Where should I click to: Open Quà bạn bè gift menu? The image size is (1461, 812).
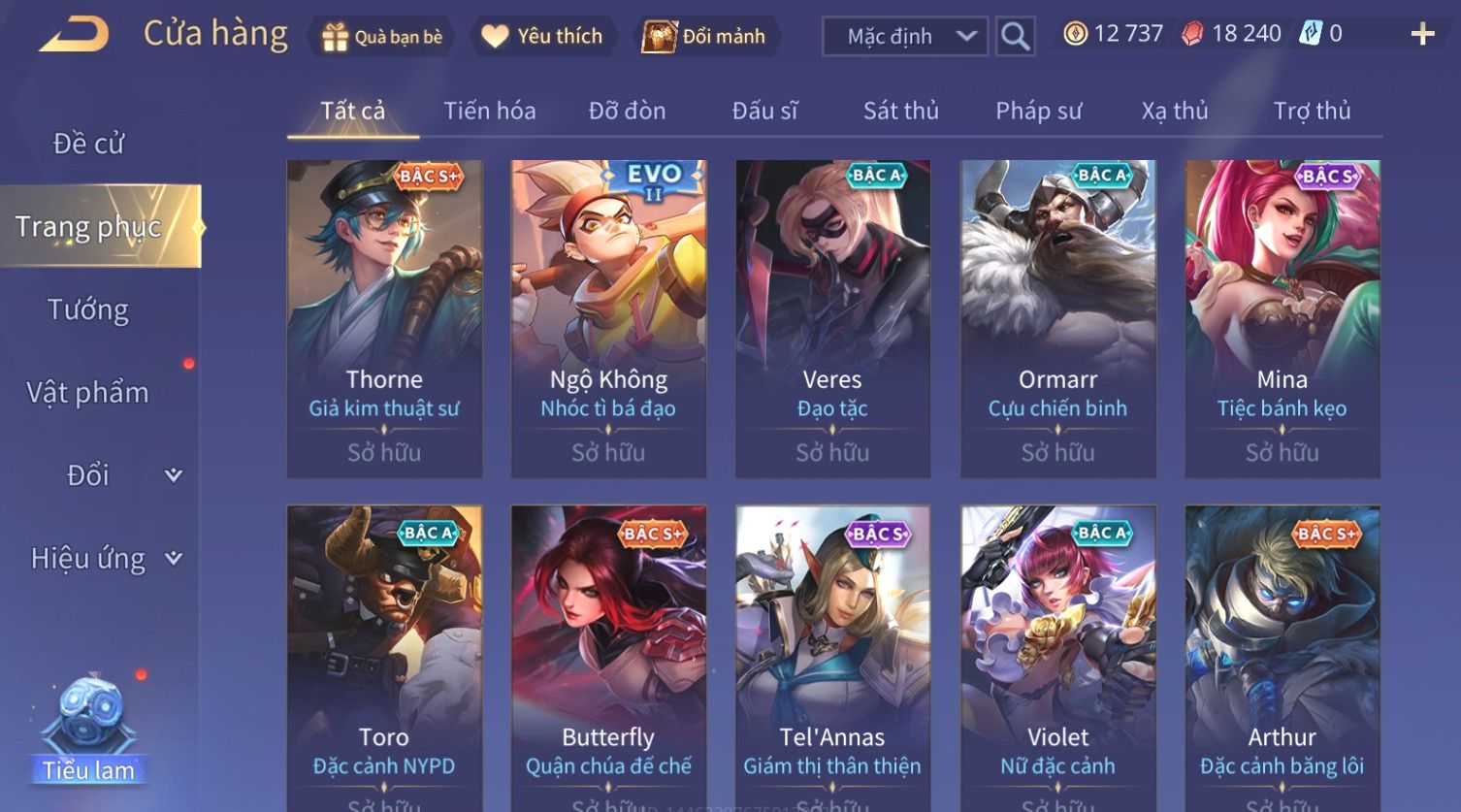[381, 37]
